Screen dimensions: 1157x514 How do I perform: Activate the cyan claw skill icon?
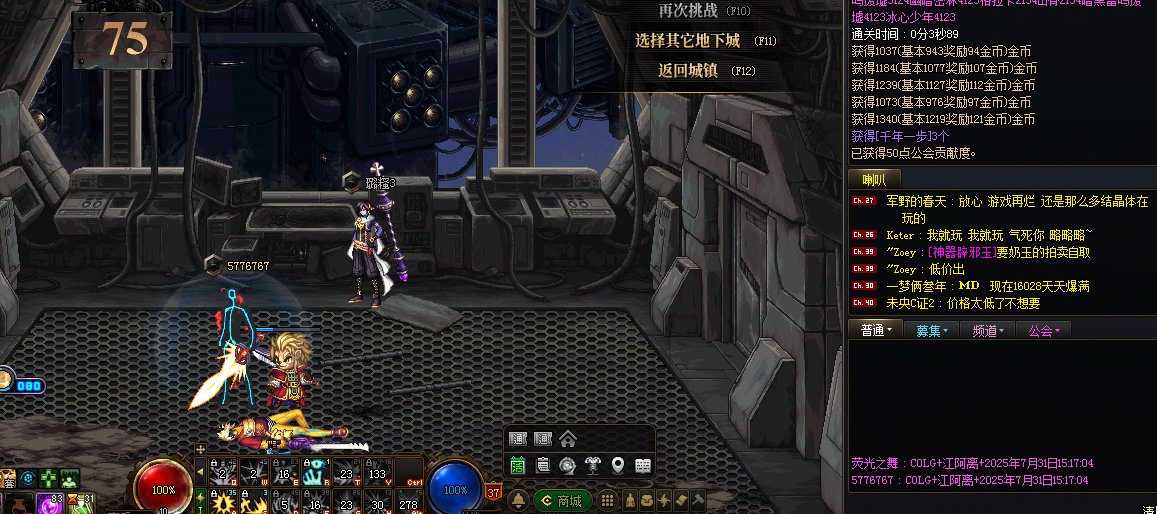click(316, 473)
